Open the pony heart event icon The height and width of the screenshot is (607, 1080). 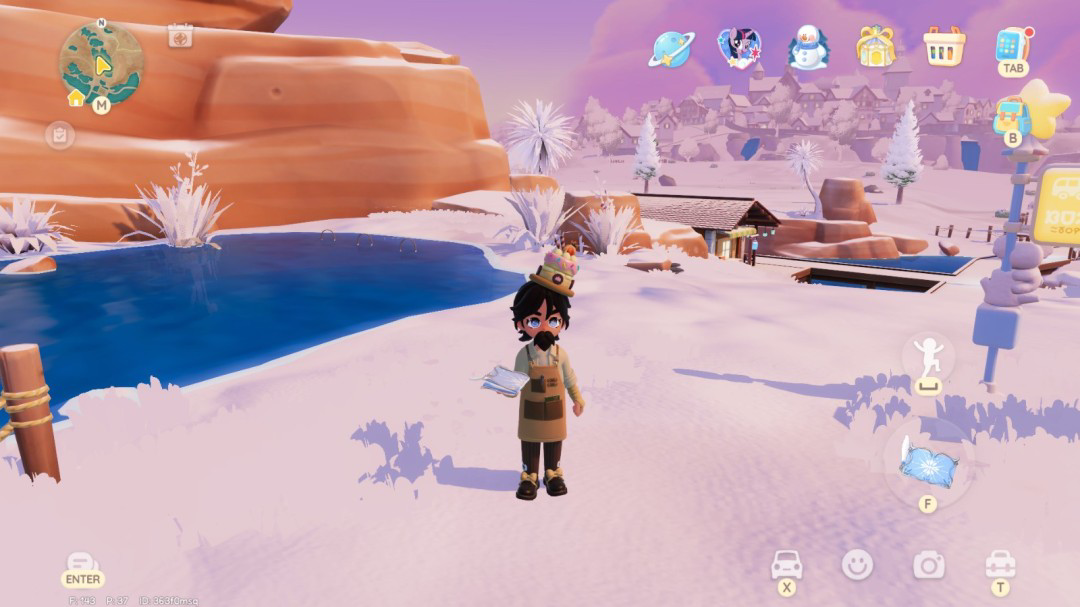point(739,48)
